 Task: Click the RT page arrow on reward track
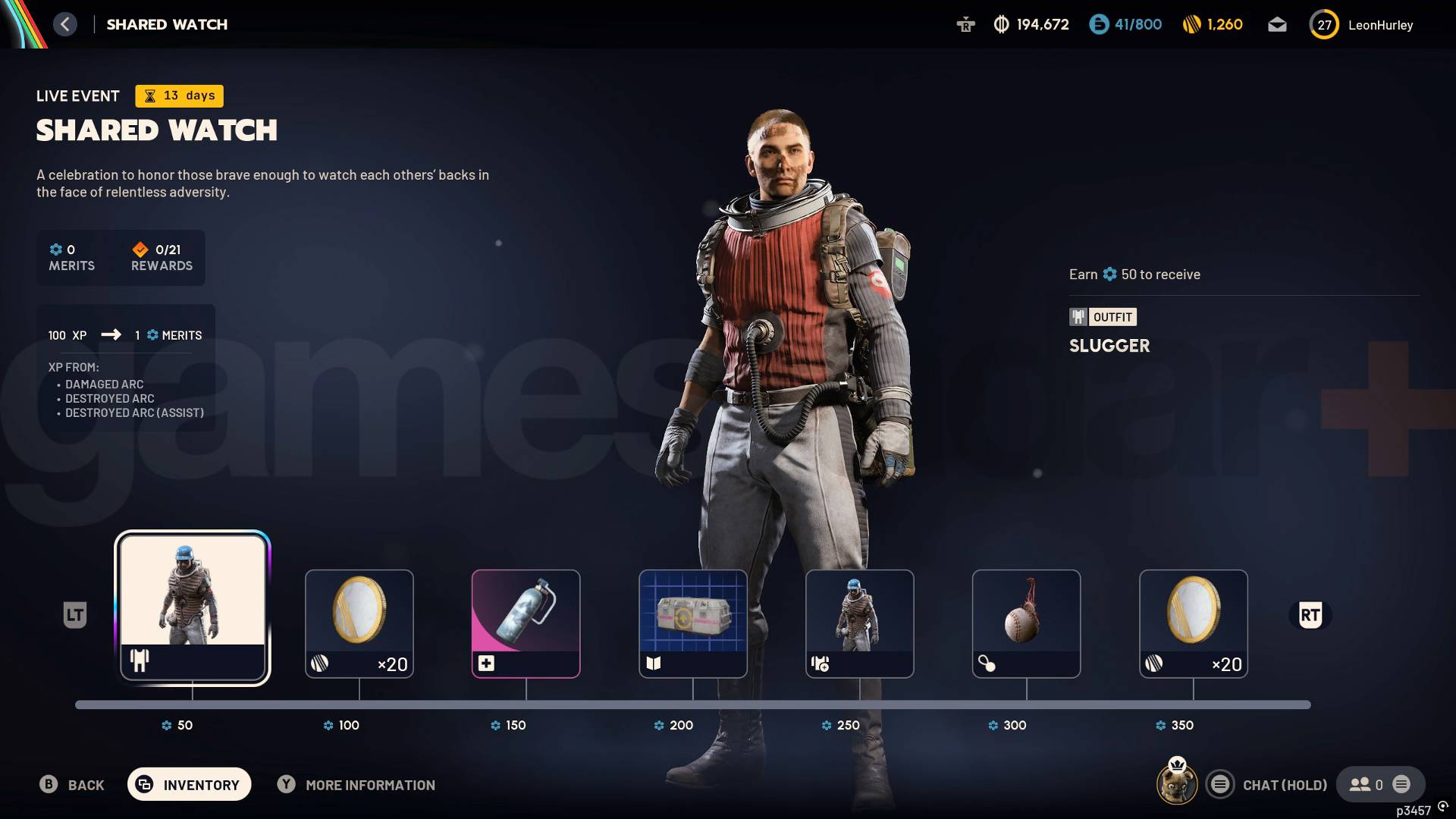point(1311,616)
